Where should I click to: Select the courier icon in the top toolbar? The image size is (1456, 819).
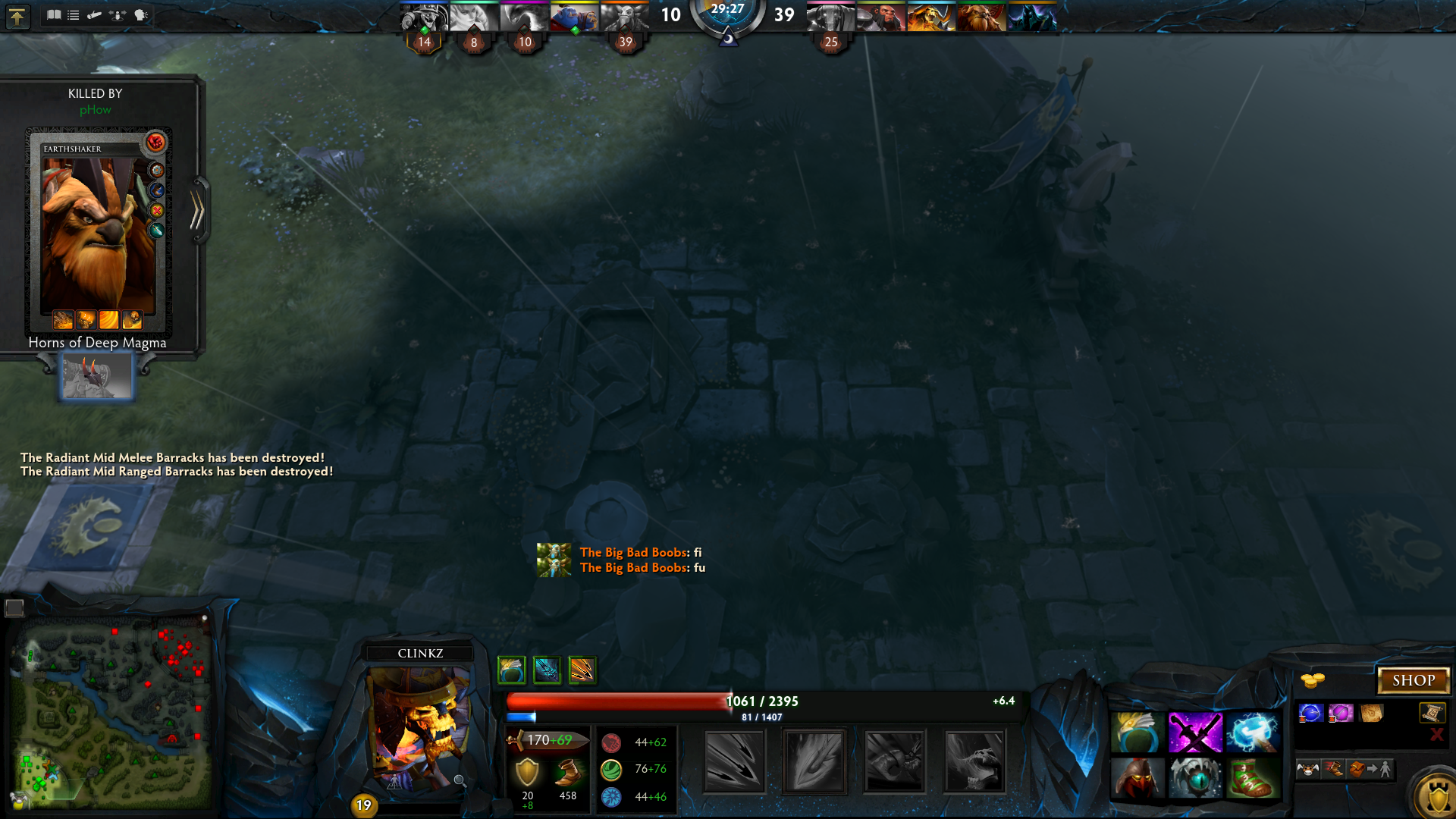point(94,14)
